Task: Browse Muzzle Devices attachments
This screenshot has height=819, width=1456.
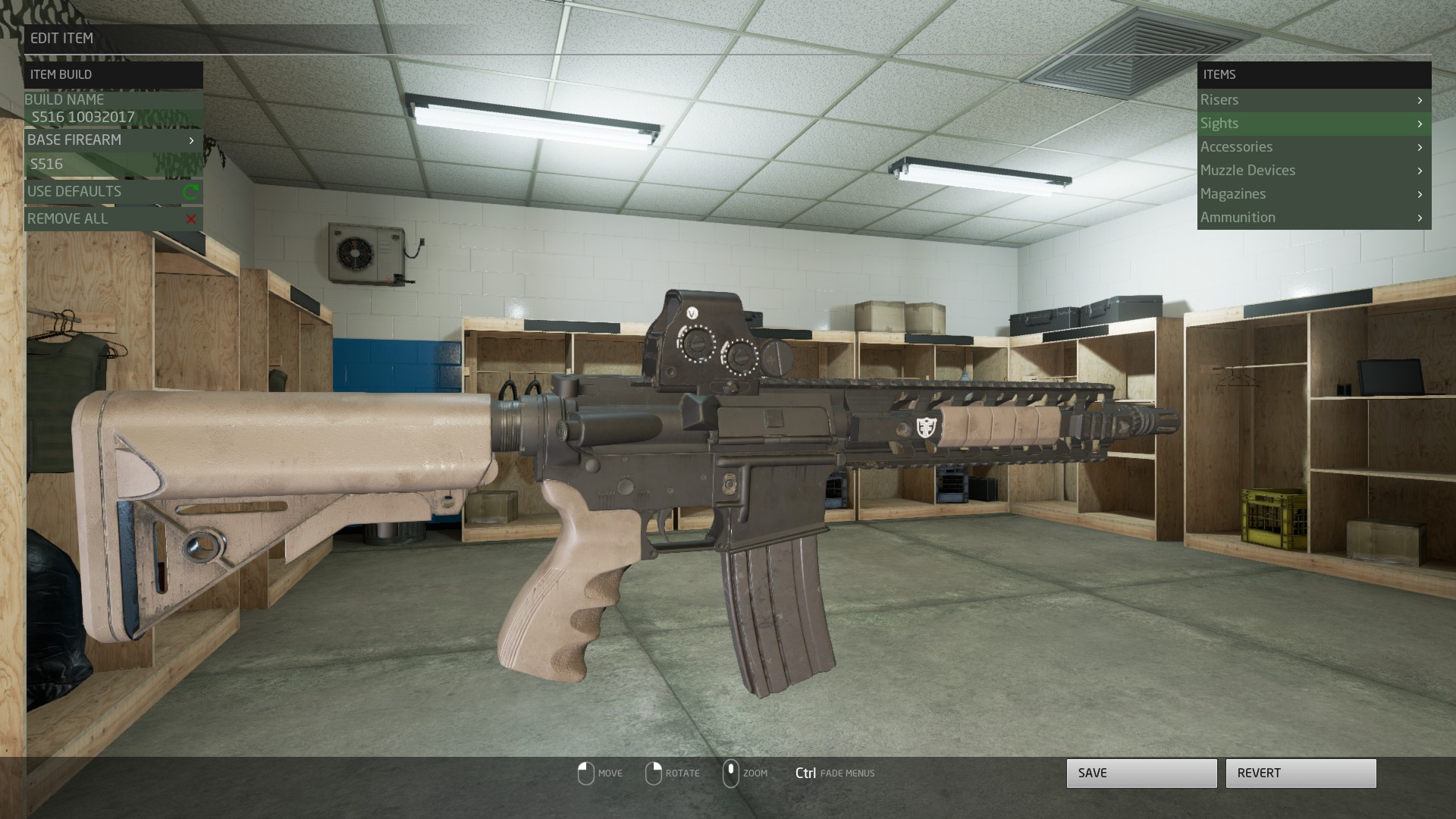Action: click(x=1313, y=171)
